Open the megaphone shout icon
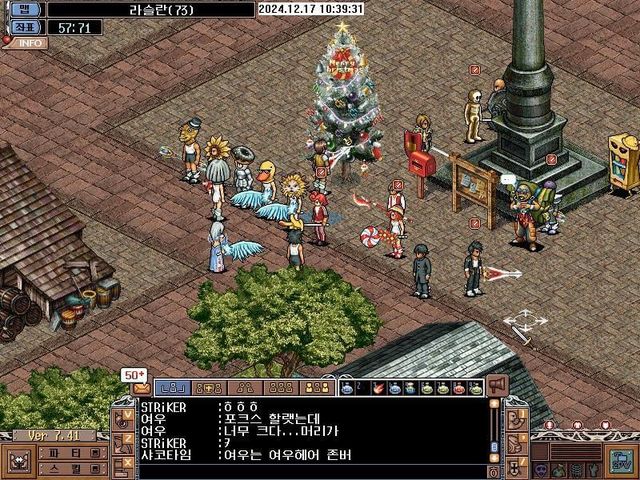This screenshot has height=480, width=640. (x=498, y=386)
